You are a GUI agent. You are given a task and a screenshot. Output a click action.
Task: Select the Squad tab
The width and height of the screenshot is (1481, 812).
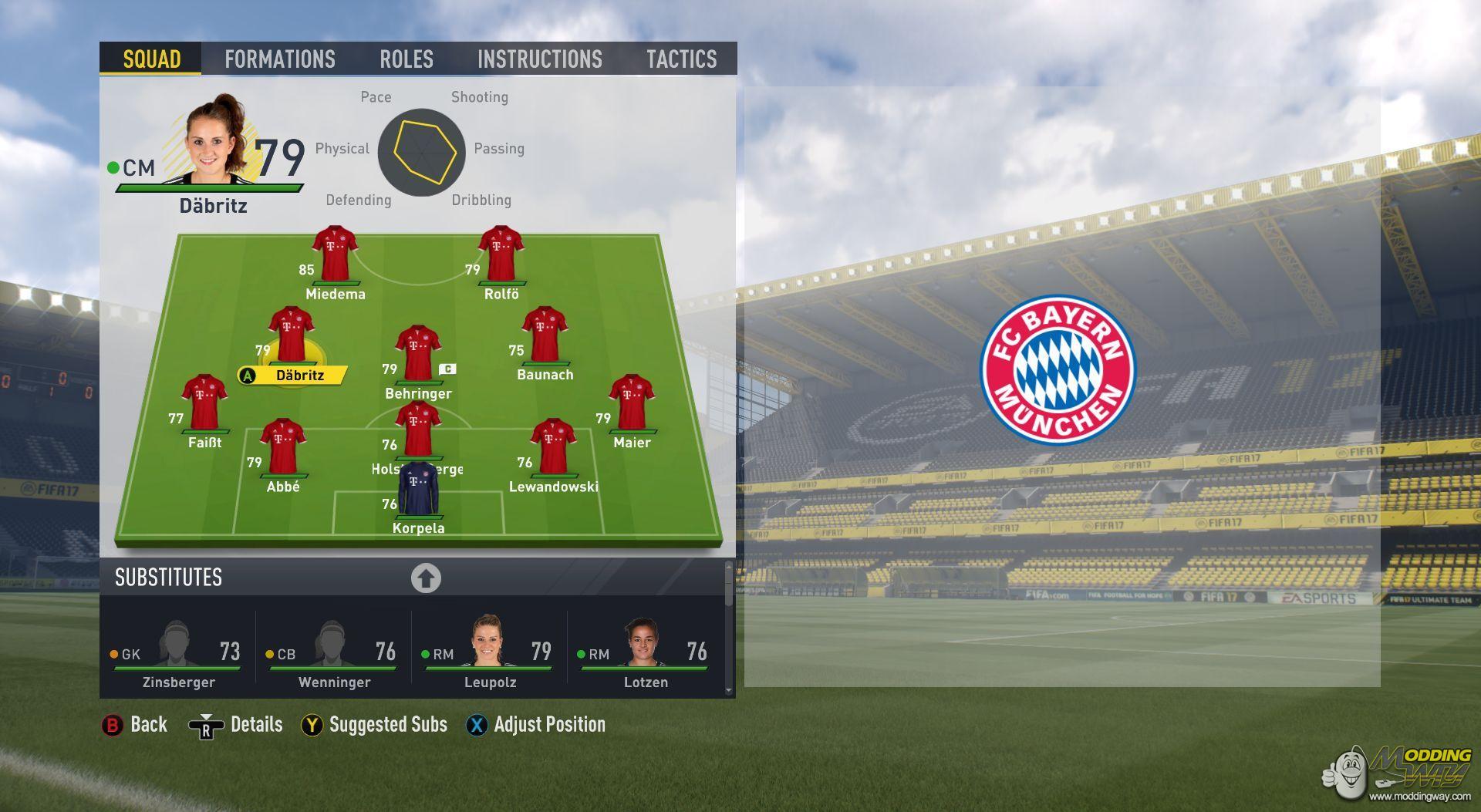[x=151, y=59]
